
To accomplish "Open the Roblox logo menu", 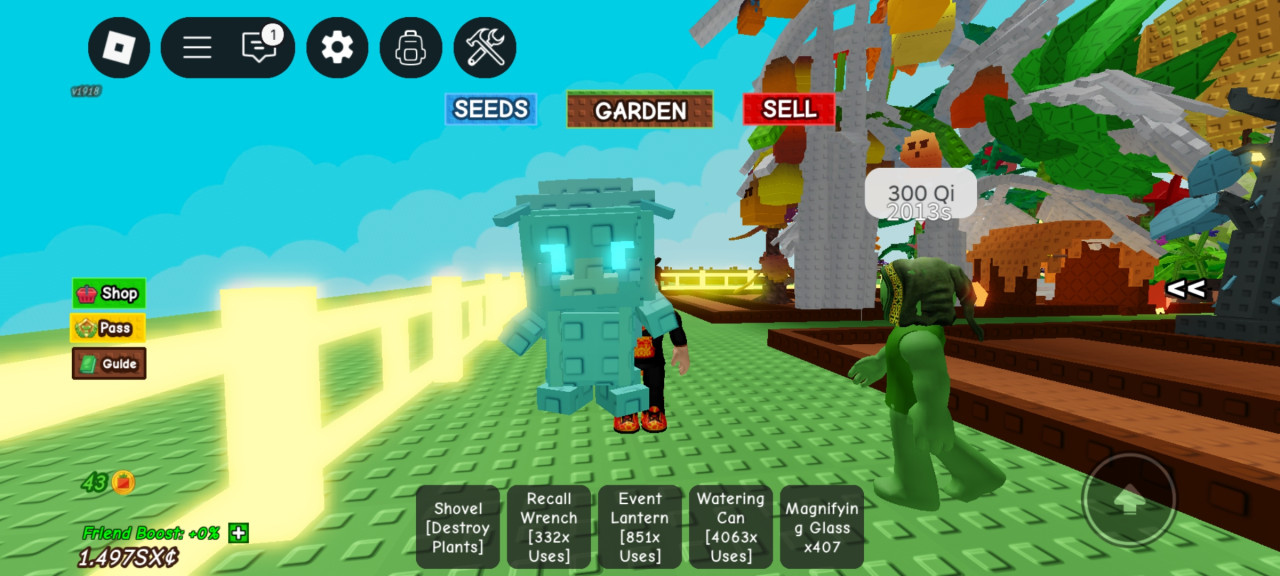I will [x=119, y=48].
